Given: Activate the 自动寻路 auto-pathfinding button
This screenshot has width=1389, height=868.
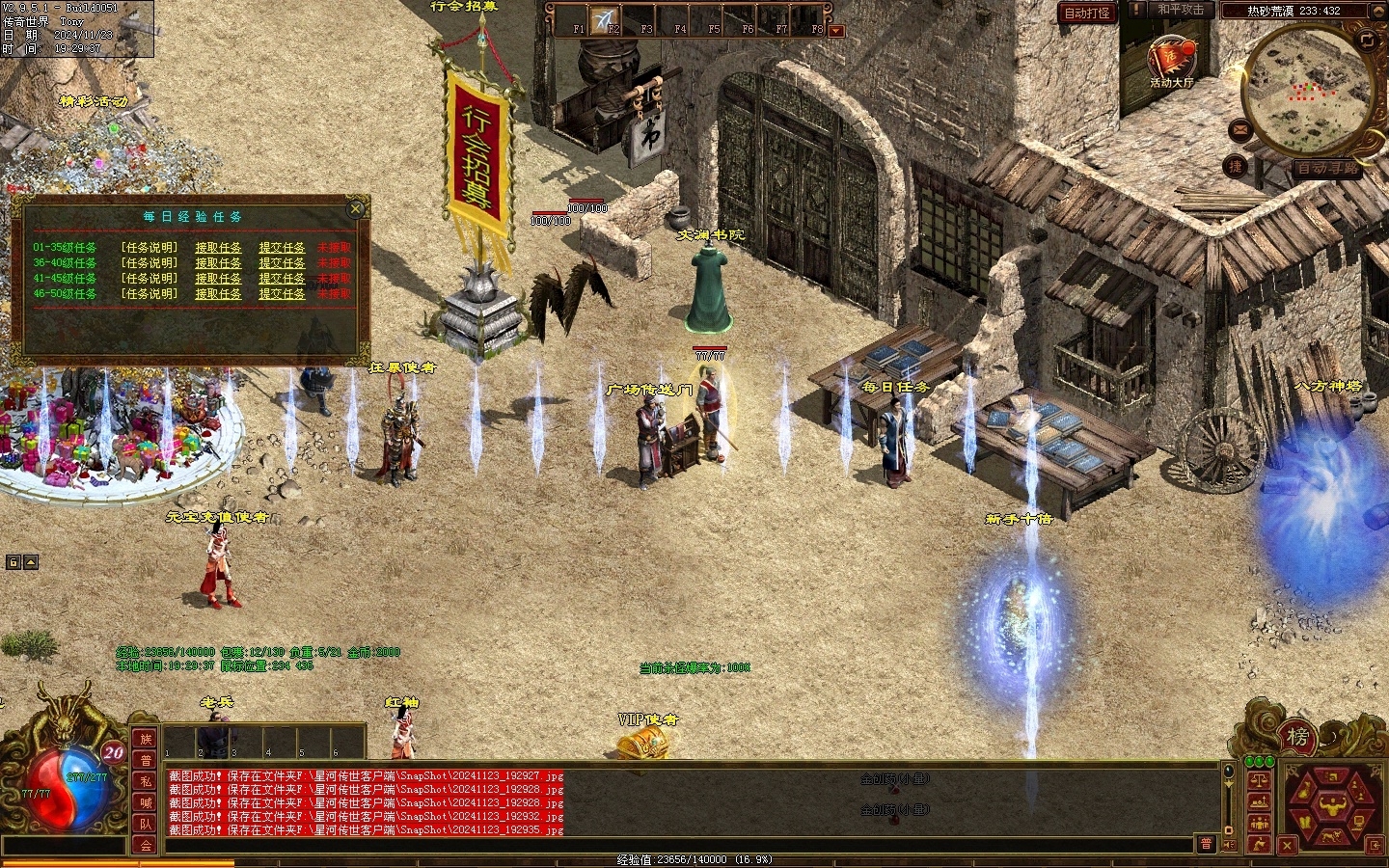Looking at the screenshot, I should click(x=1326, y=168).
